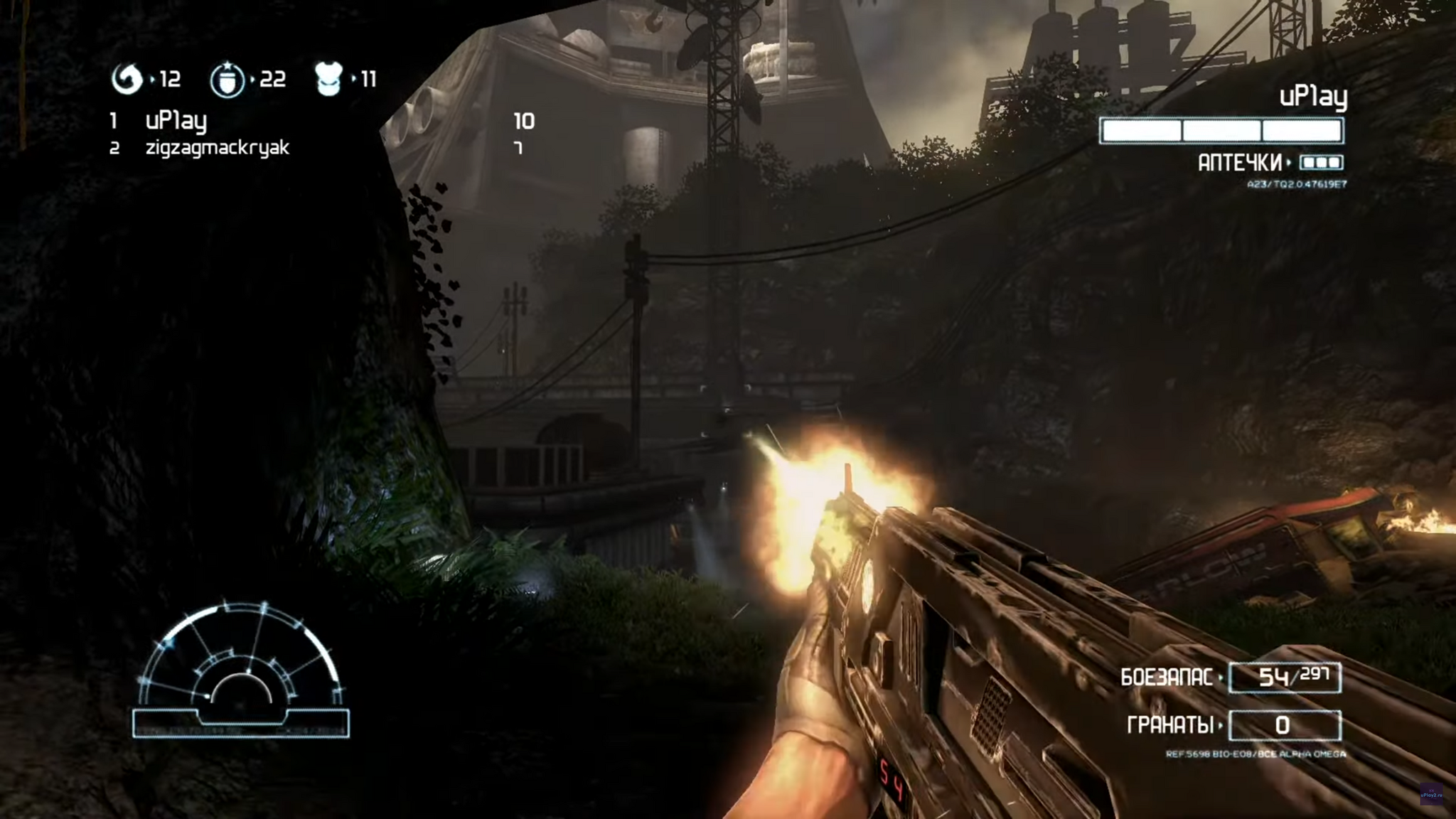Select the Predator mask team icon

pos(328,79)
